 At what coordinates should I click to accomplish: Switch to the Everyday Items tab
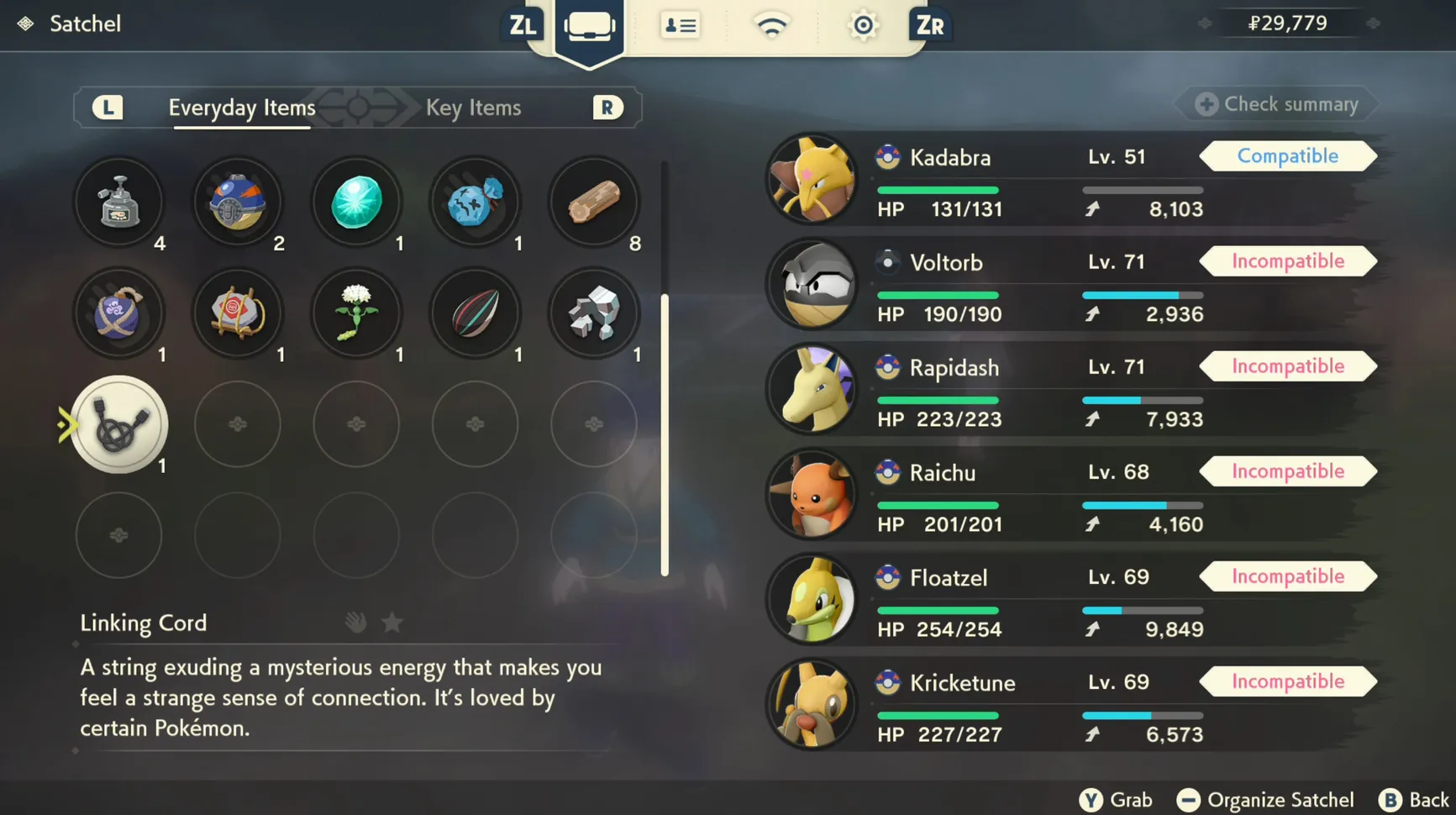coord(242,108)
